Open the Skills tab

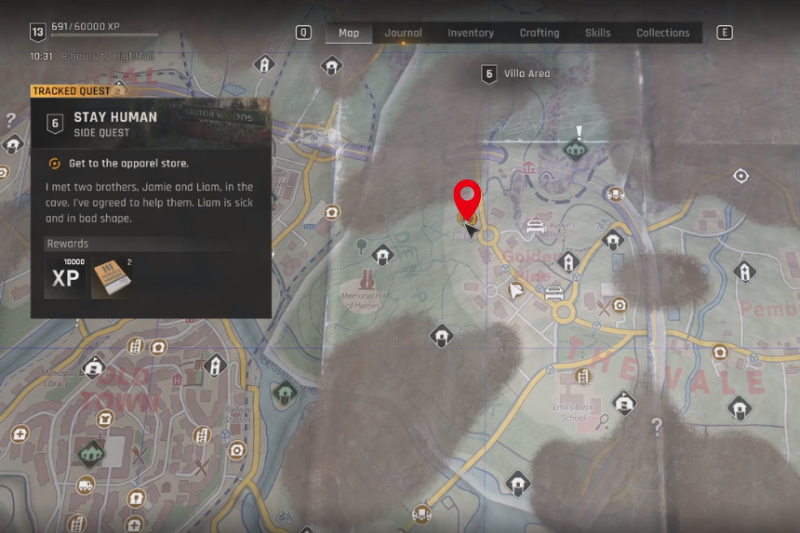[597, 33]
